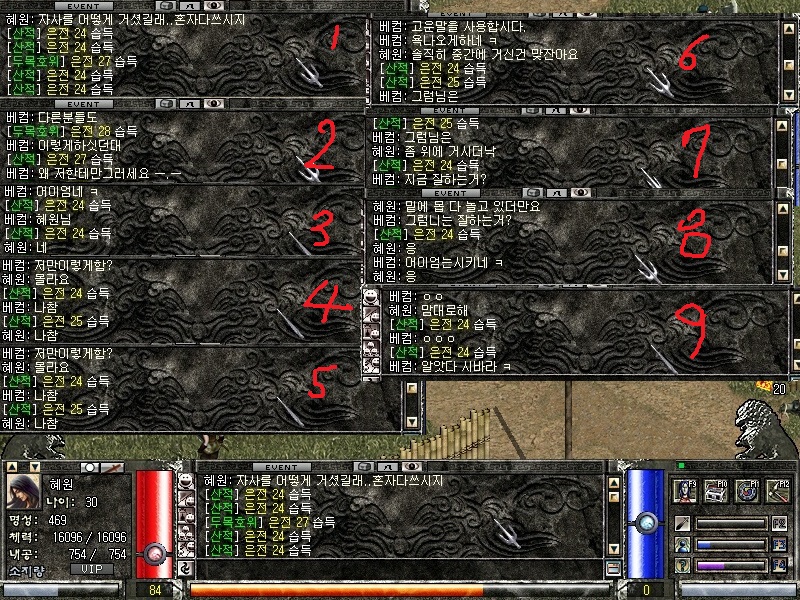Click the 혜원 character portrait
This screenshot has height=600, width=800.
[x=24, y=492]
